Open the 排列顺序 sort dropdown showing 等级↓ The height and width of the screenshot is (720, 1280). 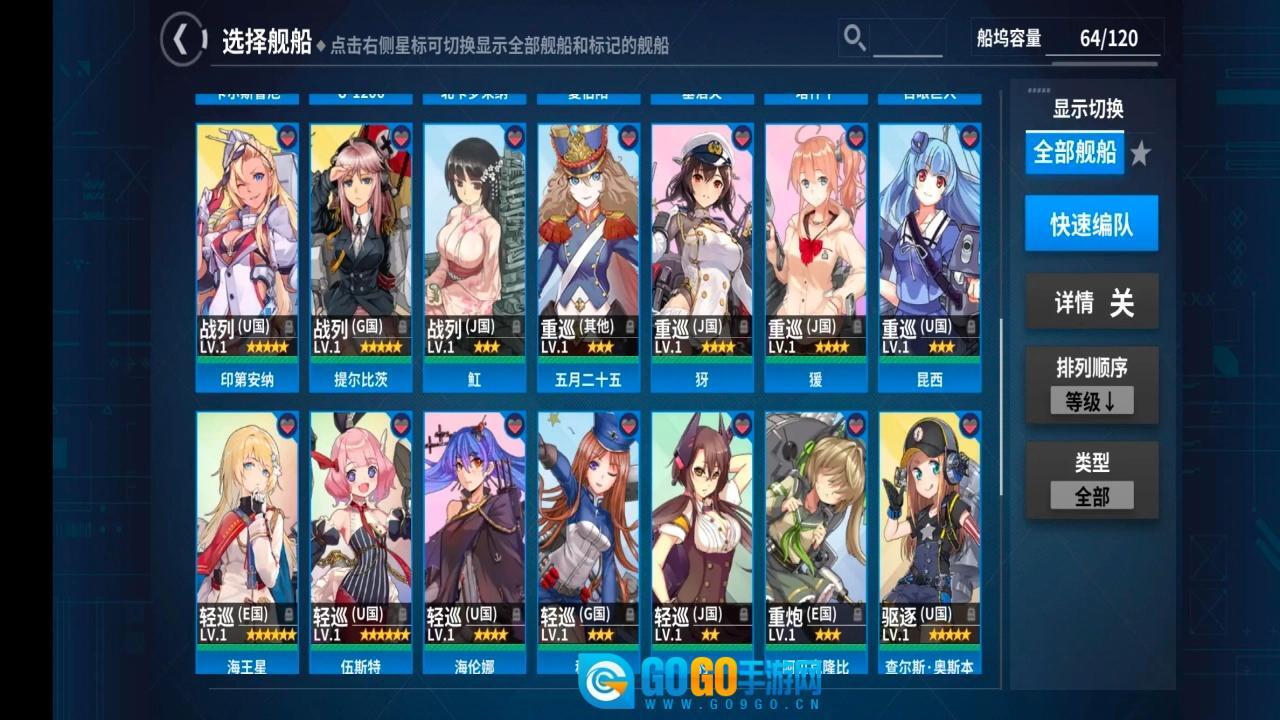tap(1092, 400)
